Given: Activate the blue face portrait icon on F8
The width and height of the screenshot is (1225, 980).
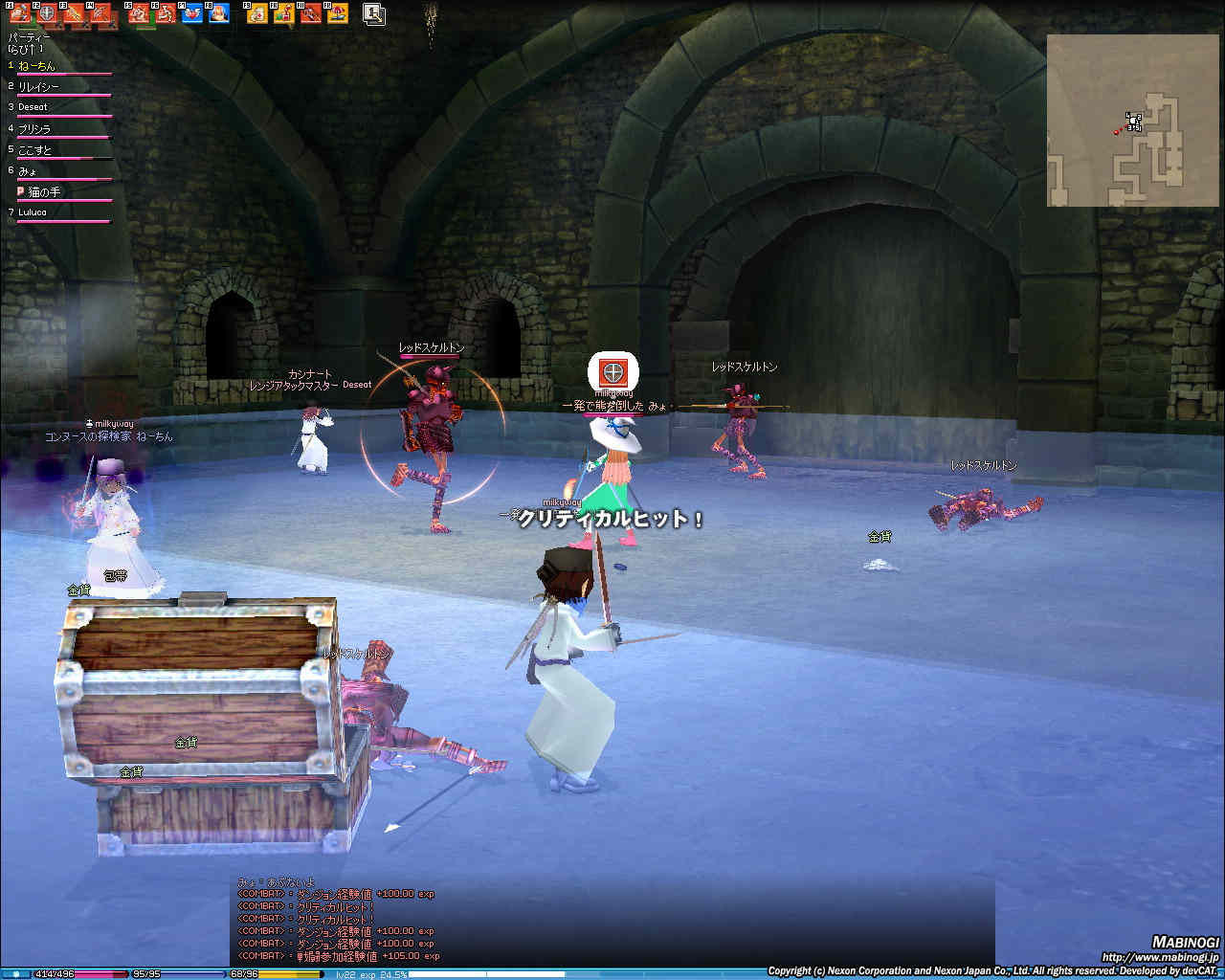Looking at the screenshot, I should coord(219,13).
